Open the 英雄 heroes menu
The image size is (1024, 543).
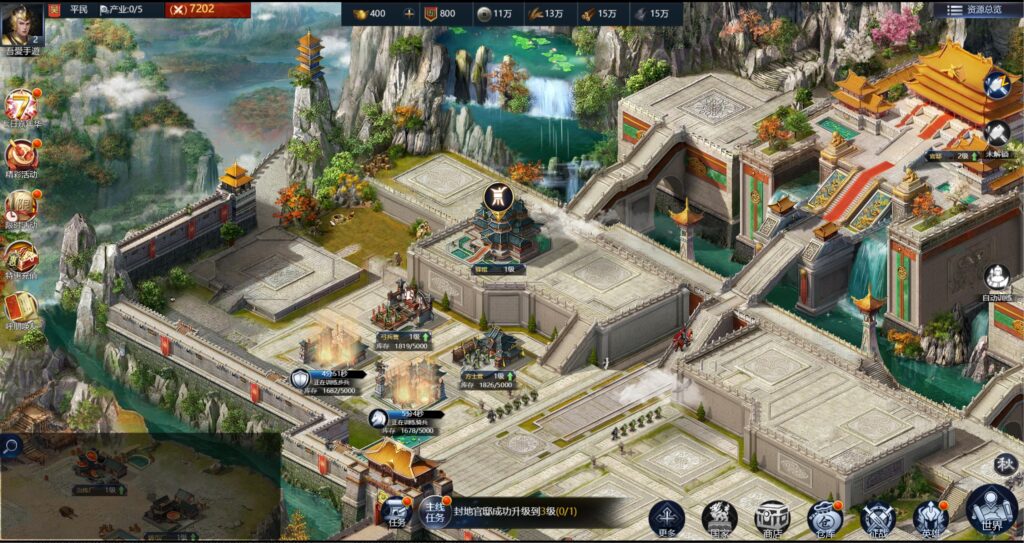[930, 517]
